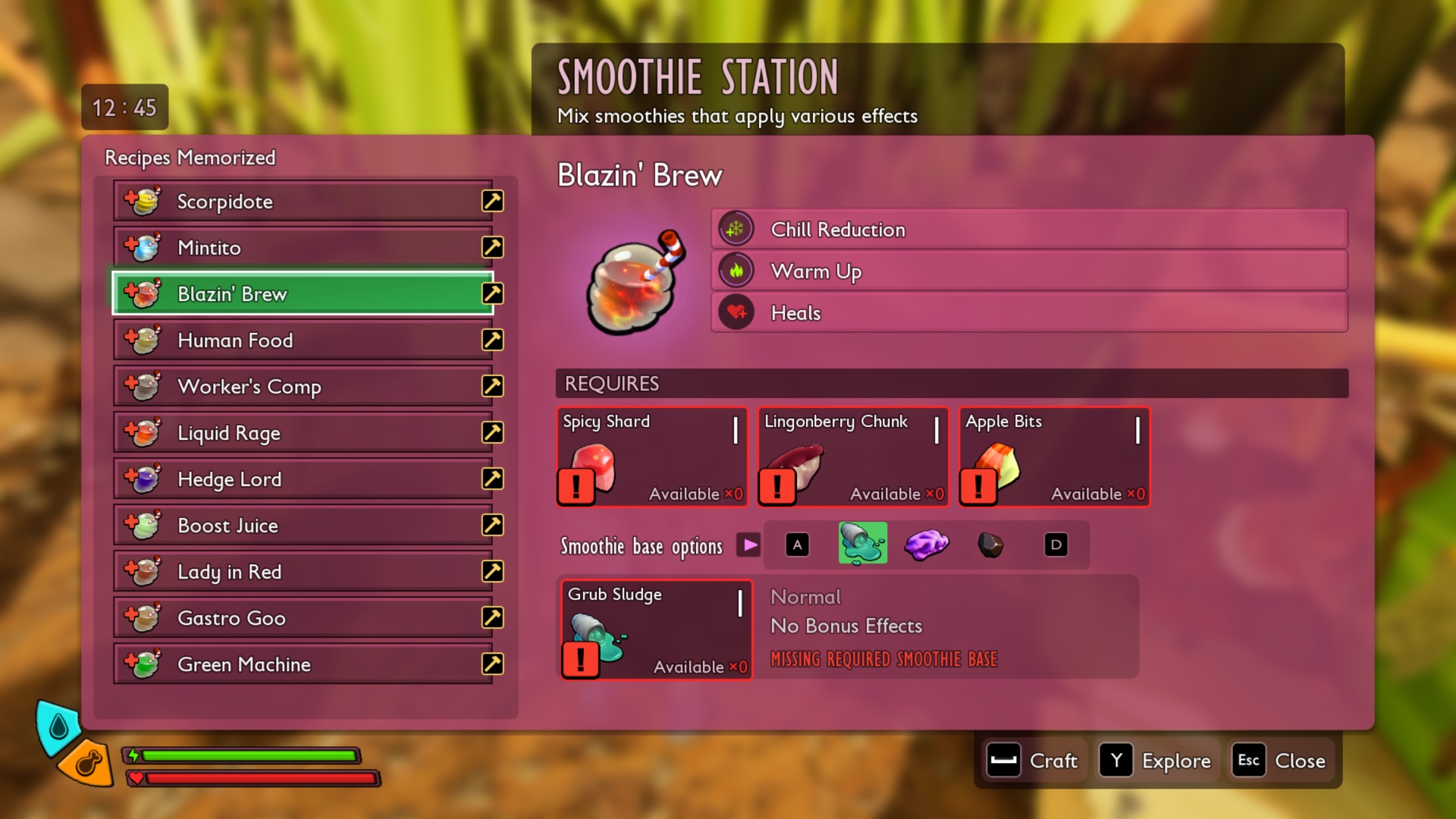Image resolution: width=1456 pixels, height=819 pixels.
Task: Open the Worker's Comp recipe
Action: [303, 387]
